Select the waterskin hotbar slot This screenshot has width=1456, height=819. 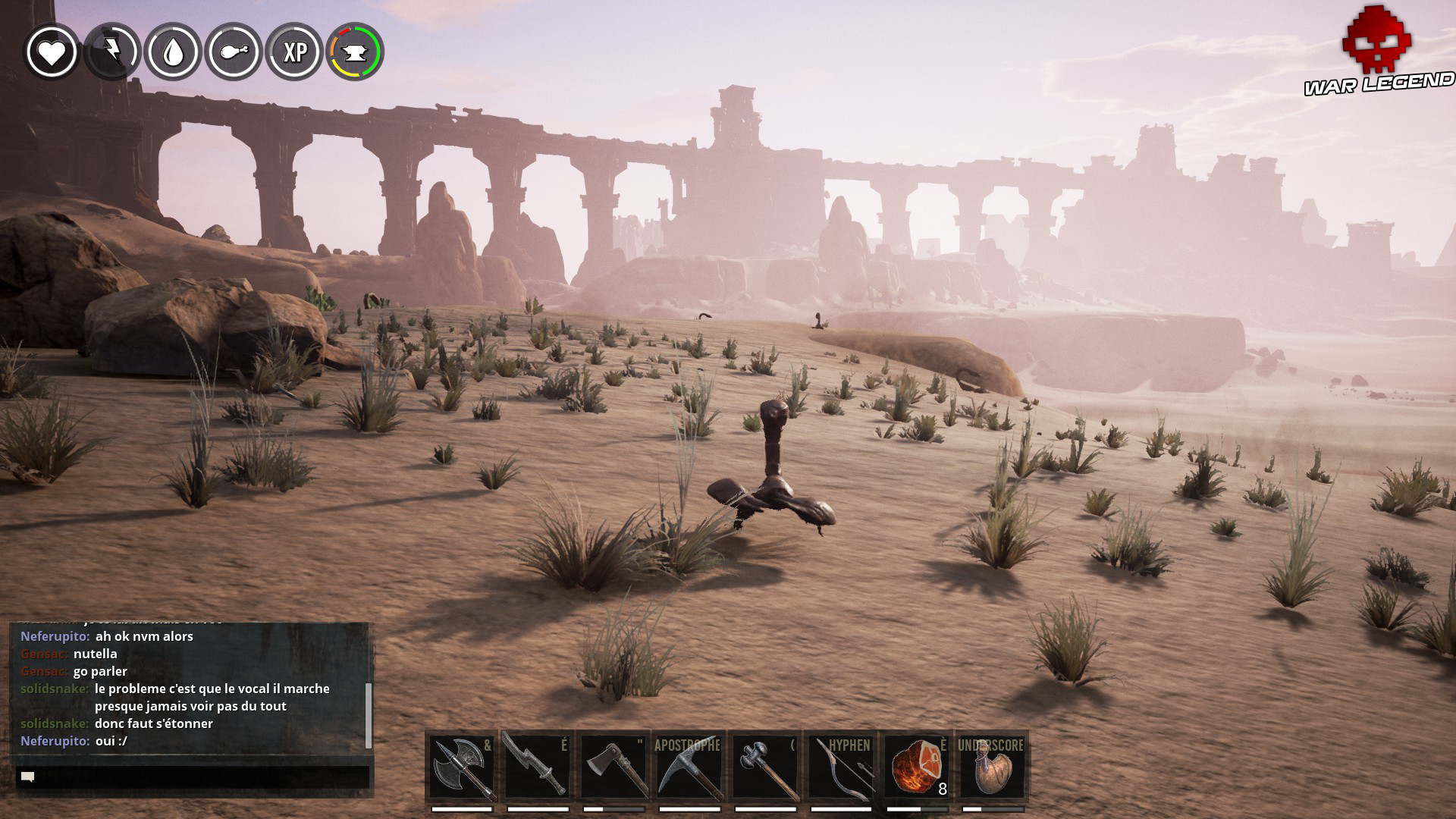coord(992,767)
